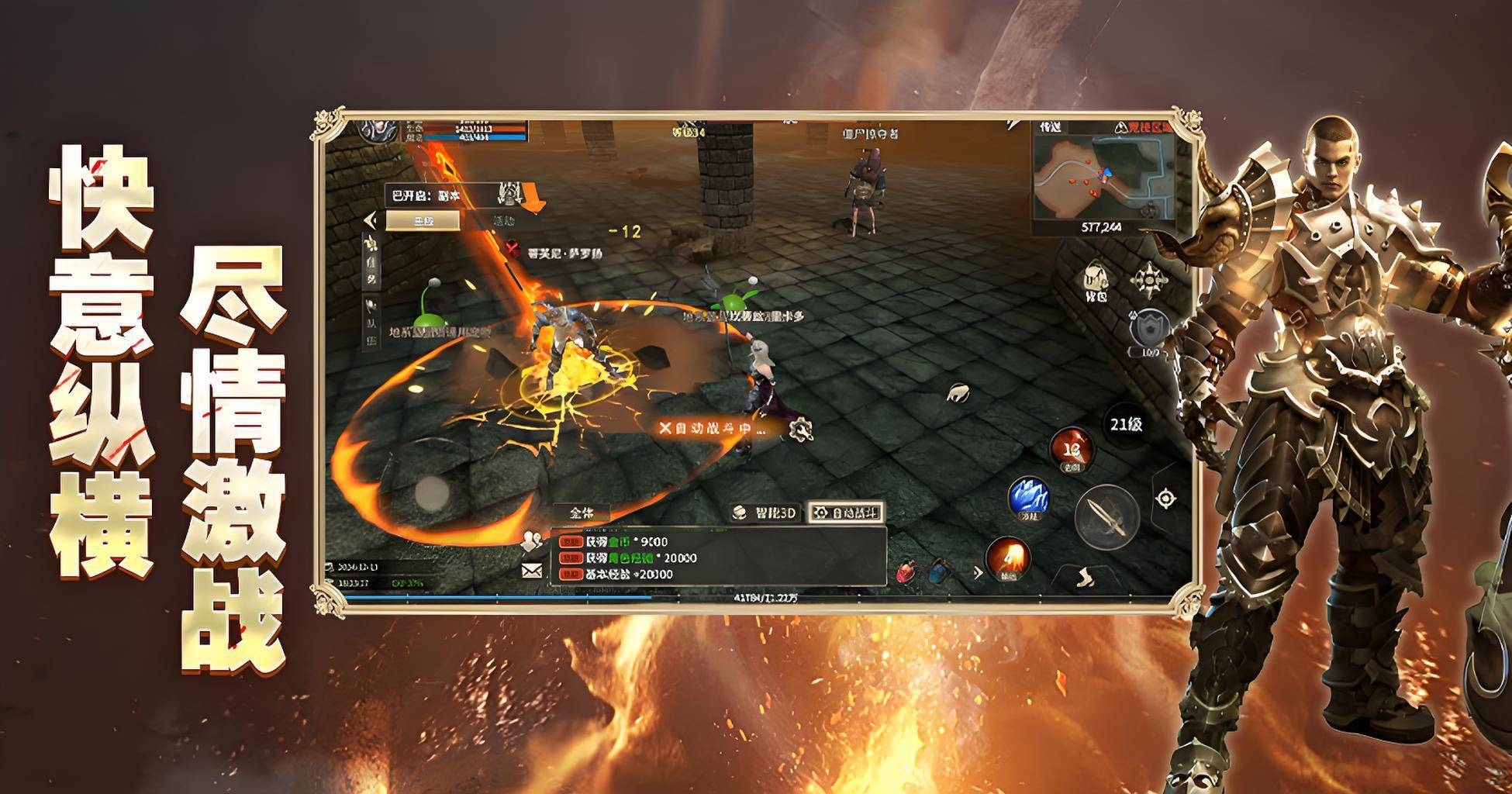This screenshot has width=1512, height=794.
Task: Activate the boot dash button
Action: (1086, 578)
